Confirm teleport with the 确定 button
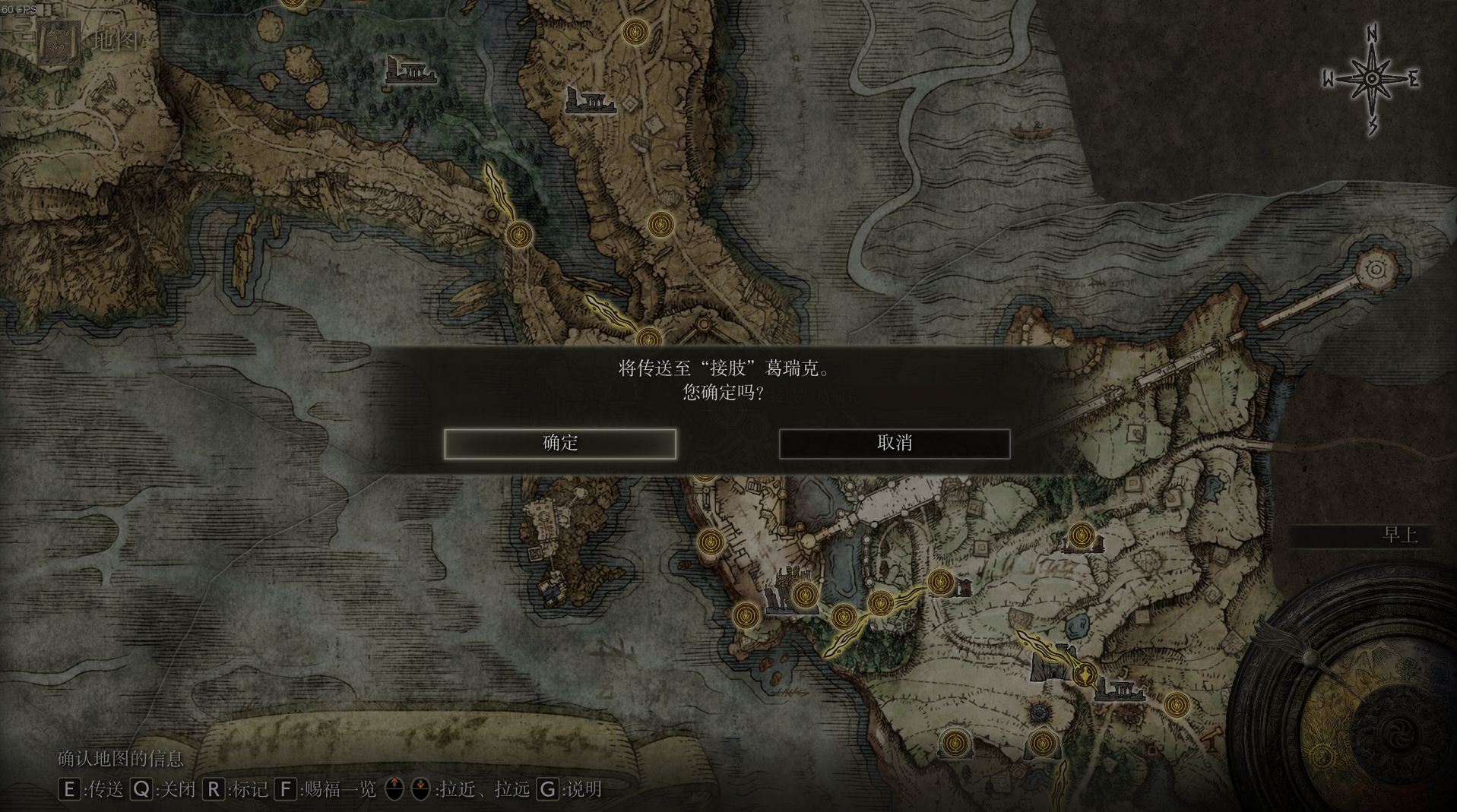This screenshot has height=812, width=1457. (560, 444)
